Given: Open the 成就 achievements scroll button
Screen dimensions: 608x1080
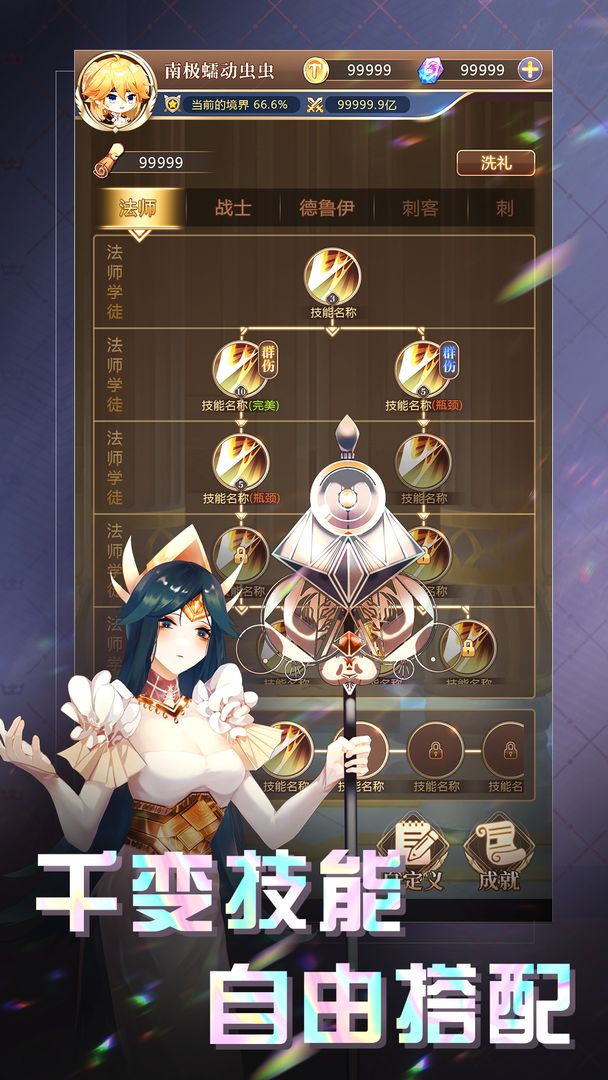Looking at the screenshot, I should point(499,848).
